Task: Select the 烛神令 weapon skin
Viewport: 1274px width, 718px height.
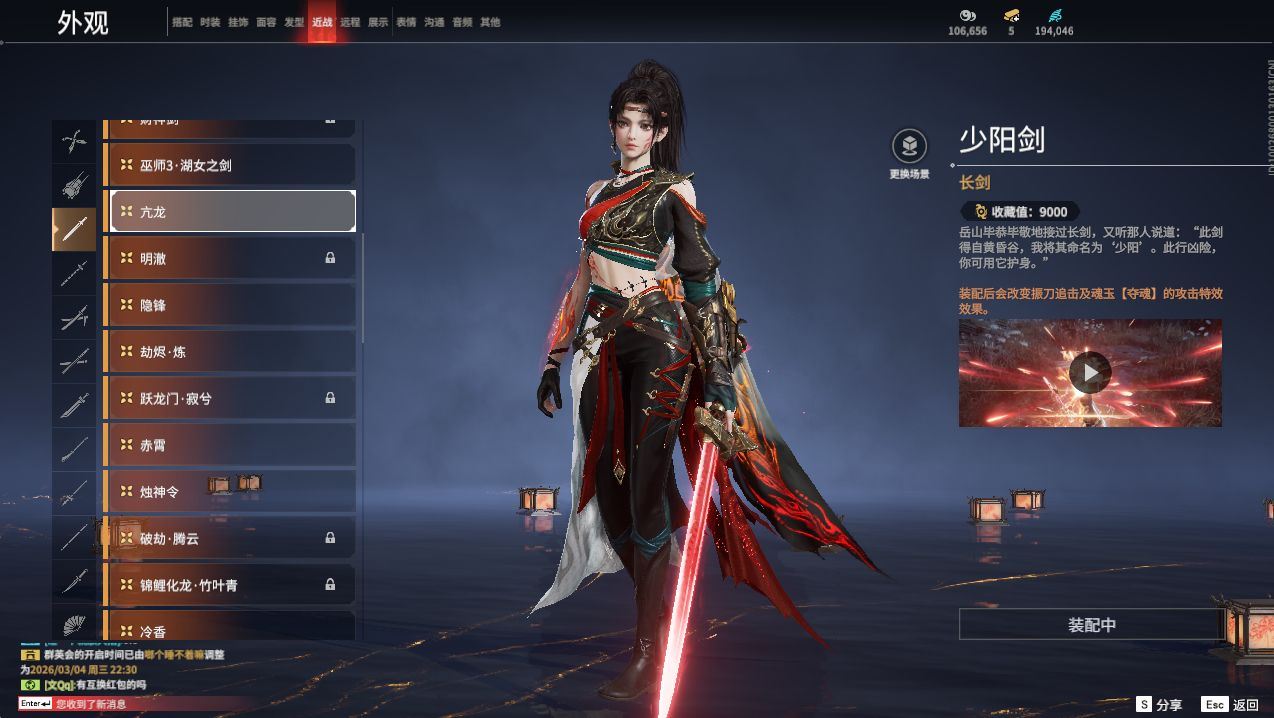Action: pos(232,491)
